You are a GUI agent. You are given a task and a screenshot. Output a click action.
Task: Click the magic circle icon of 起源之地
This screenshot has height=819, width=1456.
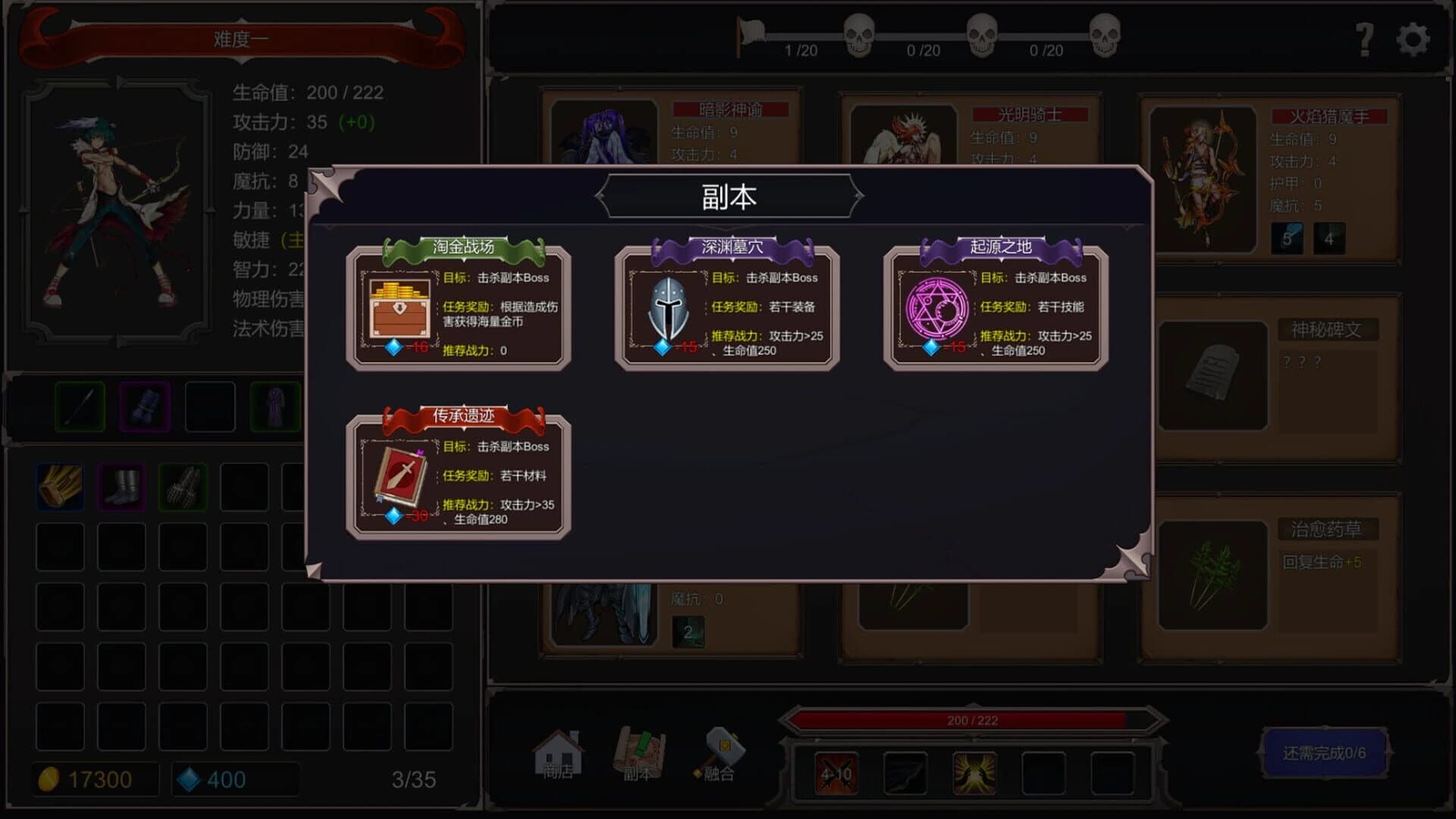pos(938,307)
